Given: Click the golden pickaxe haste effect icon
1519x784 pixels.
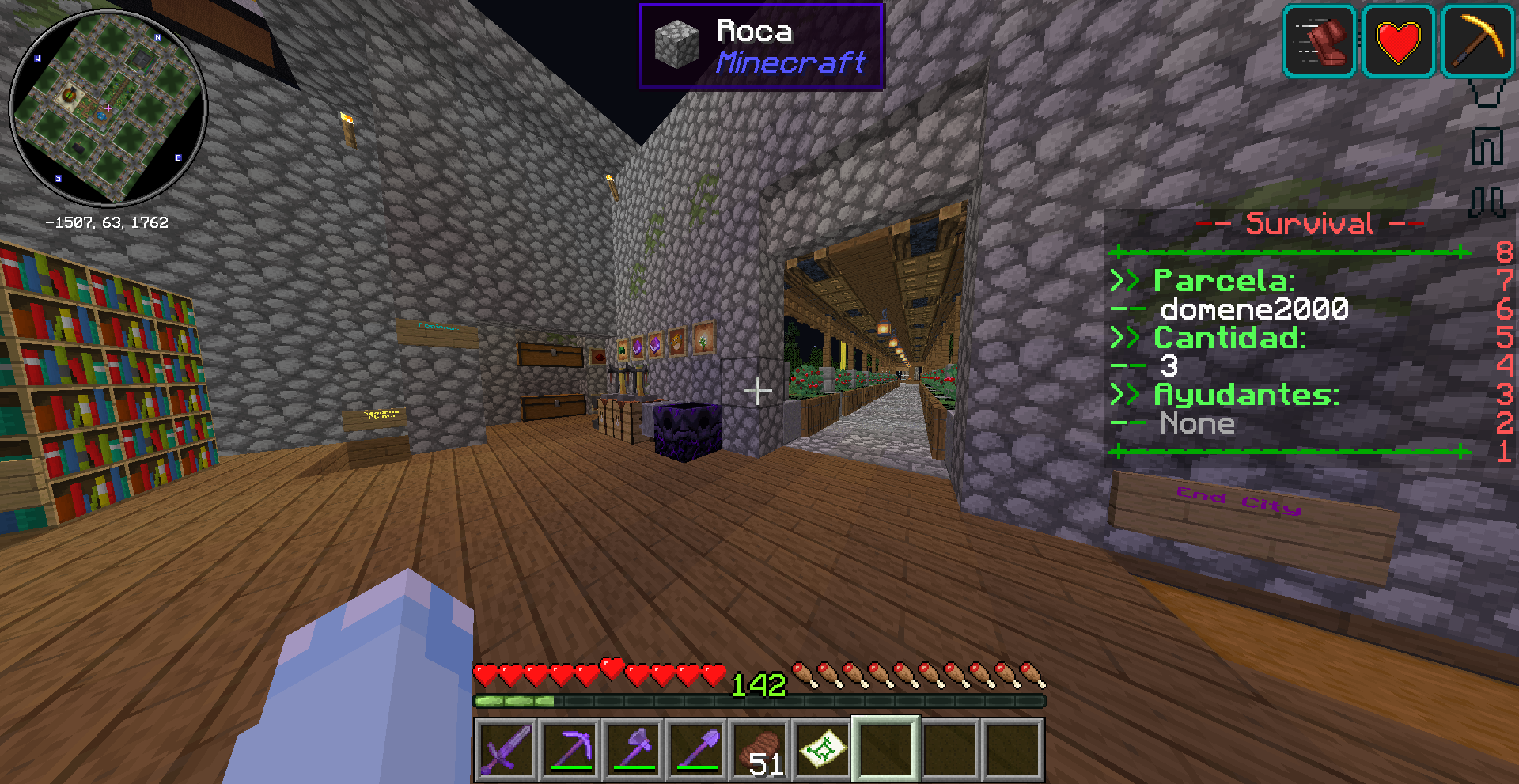Looking at the screenshot, I should coord(1476,41).
